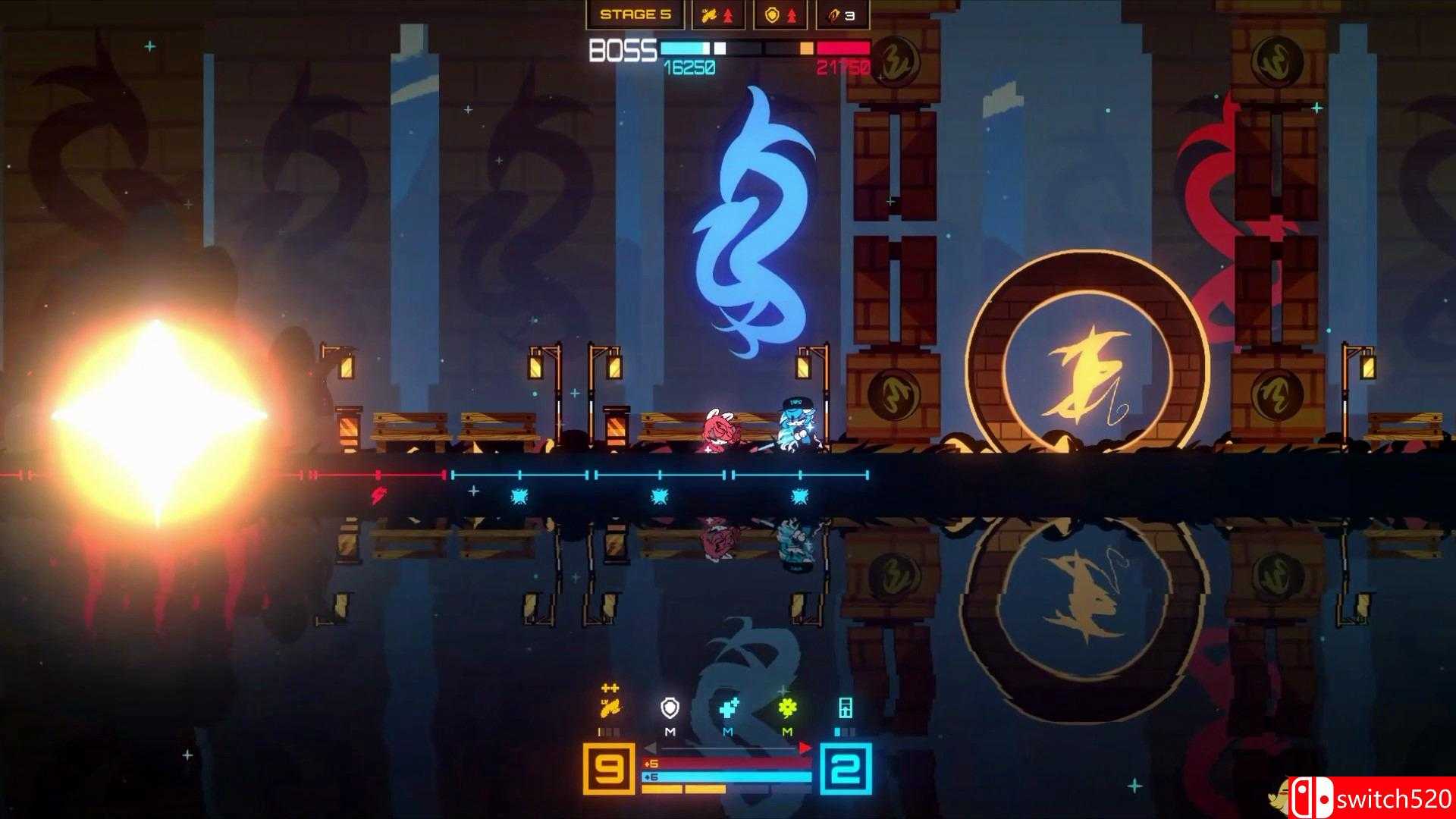Expand the red right arrow on the momentum bar
This screenshot has height=819, width=1456.
coord(804,747)
